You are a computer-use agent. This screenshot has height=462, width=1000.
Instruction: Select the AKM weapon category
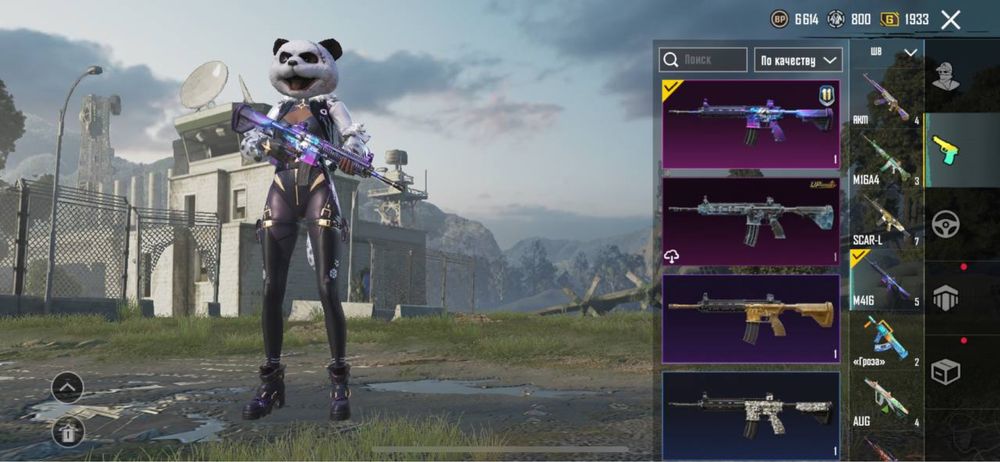886,99
